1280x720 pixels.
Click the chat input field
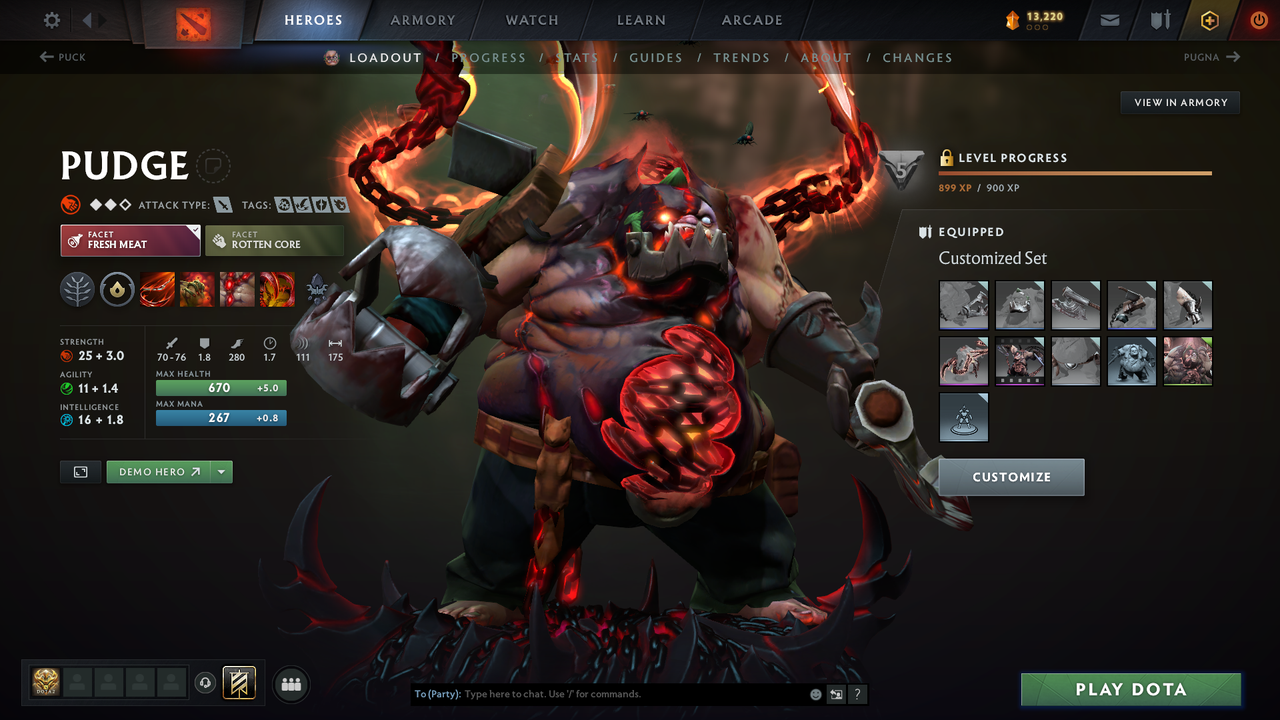(x=600, y=693)
